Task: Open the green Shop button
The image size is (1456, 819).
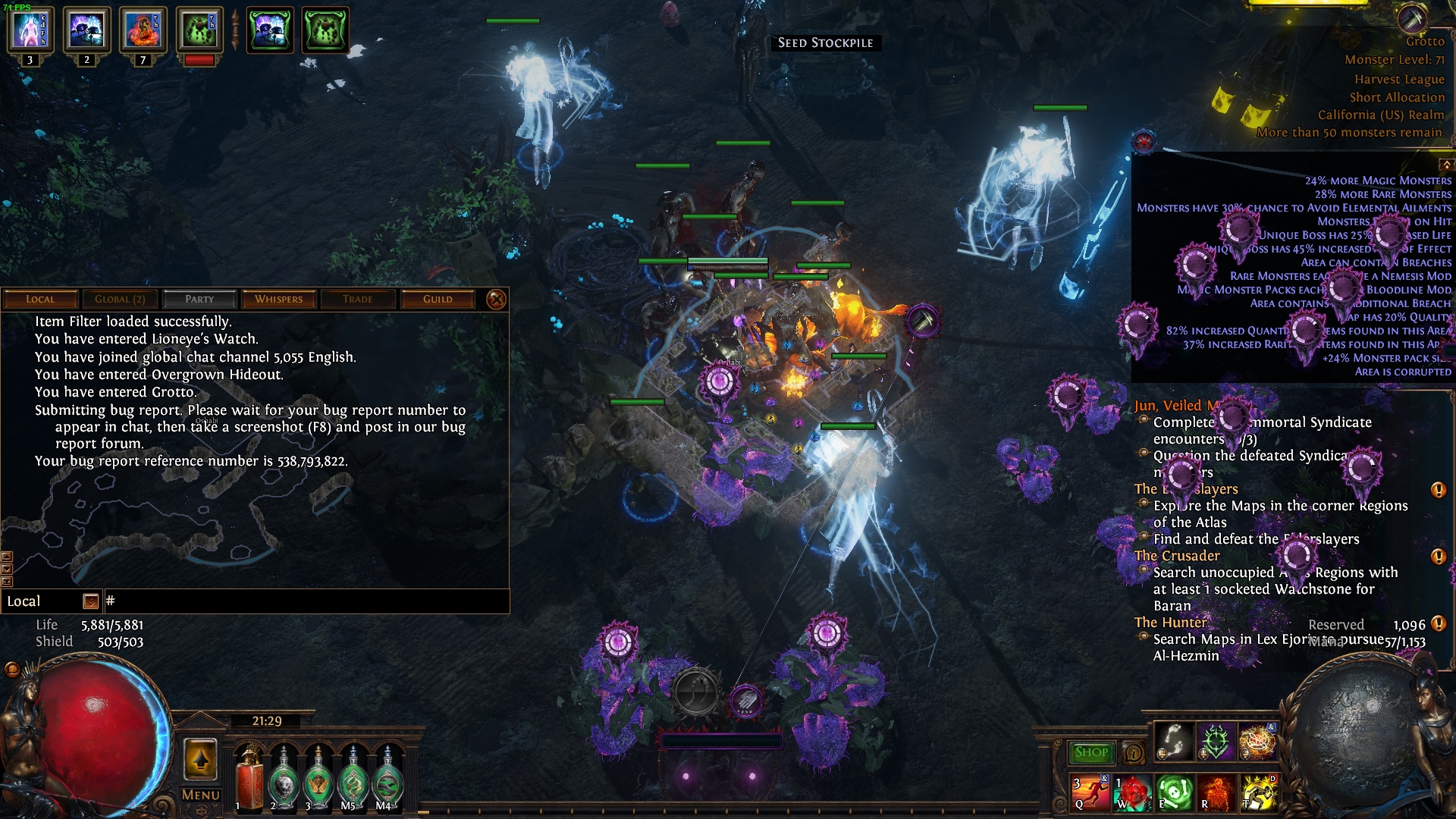Action: point(1090,752)
